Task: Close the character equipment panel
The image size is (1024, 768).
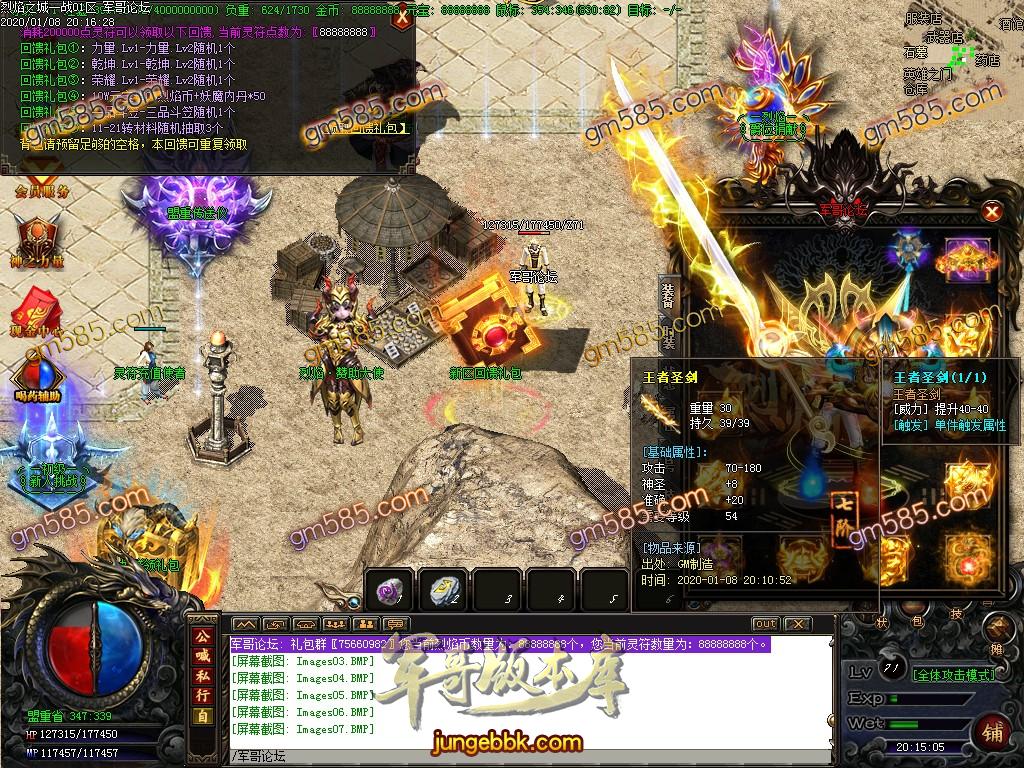Action: (x=991, y=212)
